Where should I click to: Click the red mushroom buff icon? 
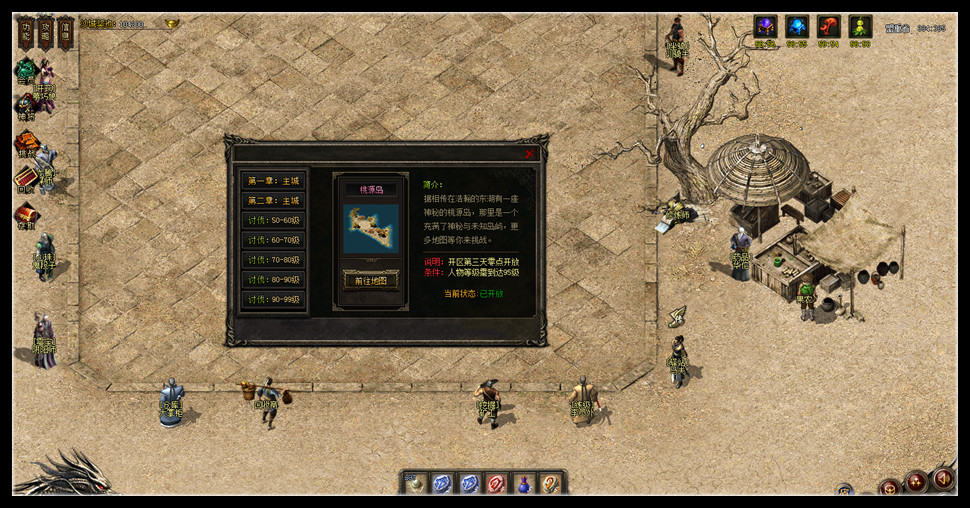coord(829,27)
